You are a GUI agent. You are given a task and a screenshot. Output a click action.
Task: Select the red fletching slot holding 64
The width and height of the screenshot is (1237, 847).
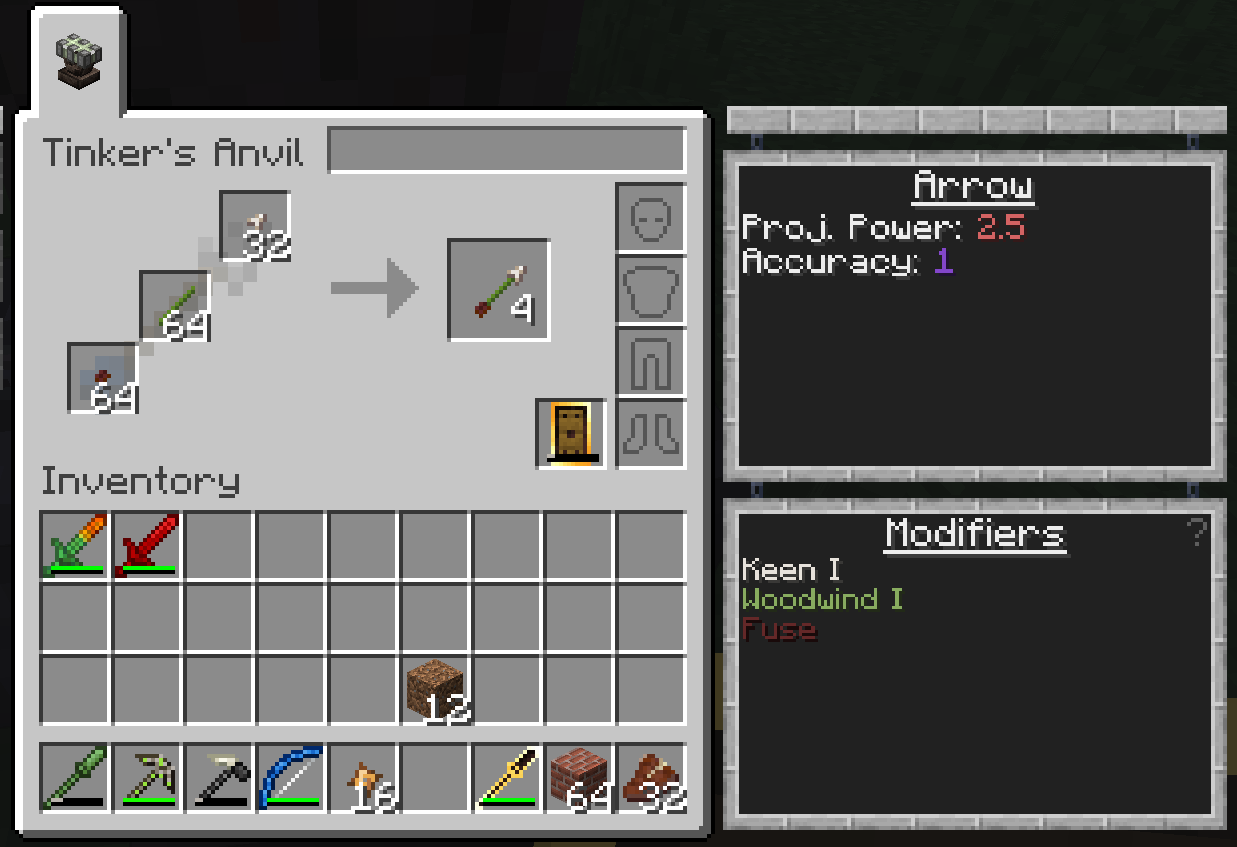102,377
